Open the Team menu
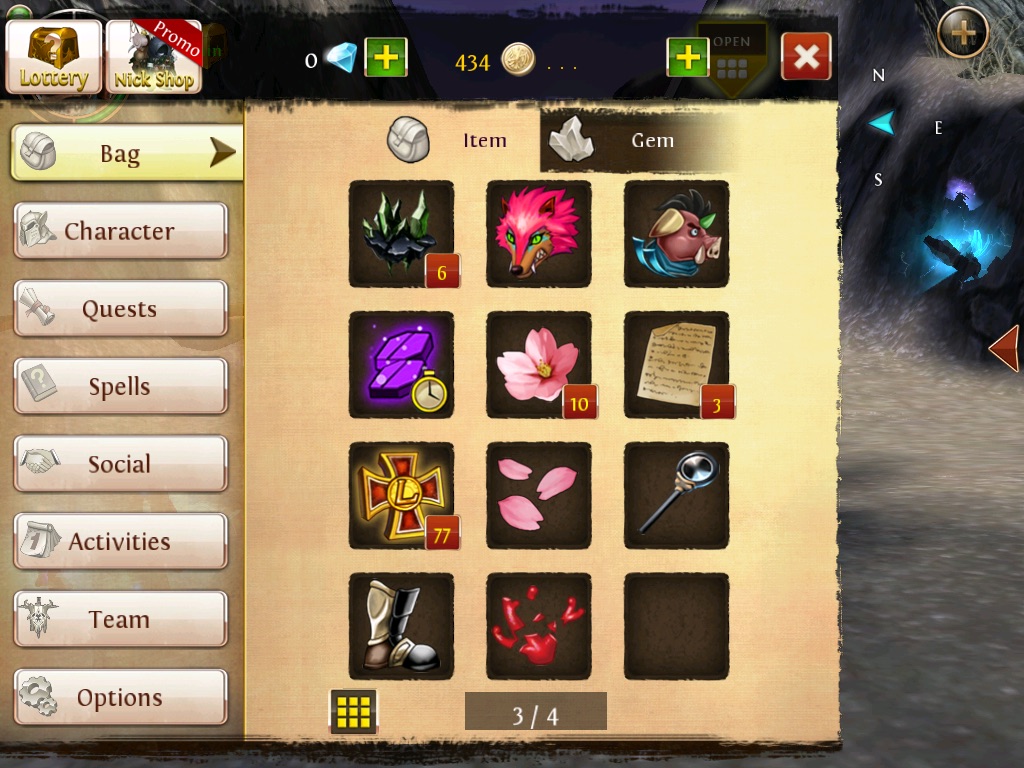The width and height of the screenshot is (1024, 768). click(x=120, y=619)
